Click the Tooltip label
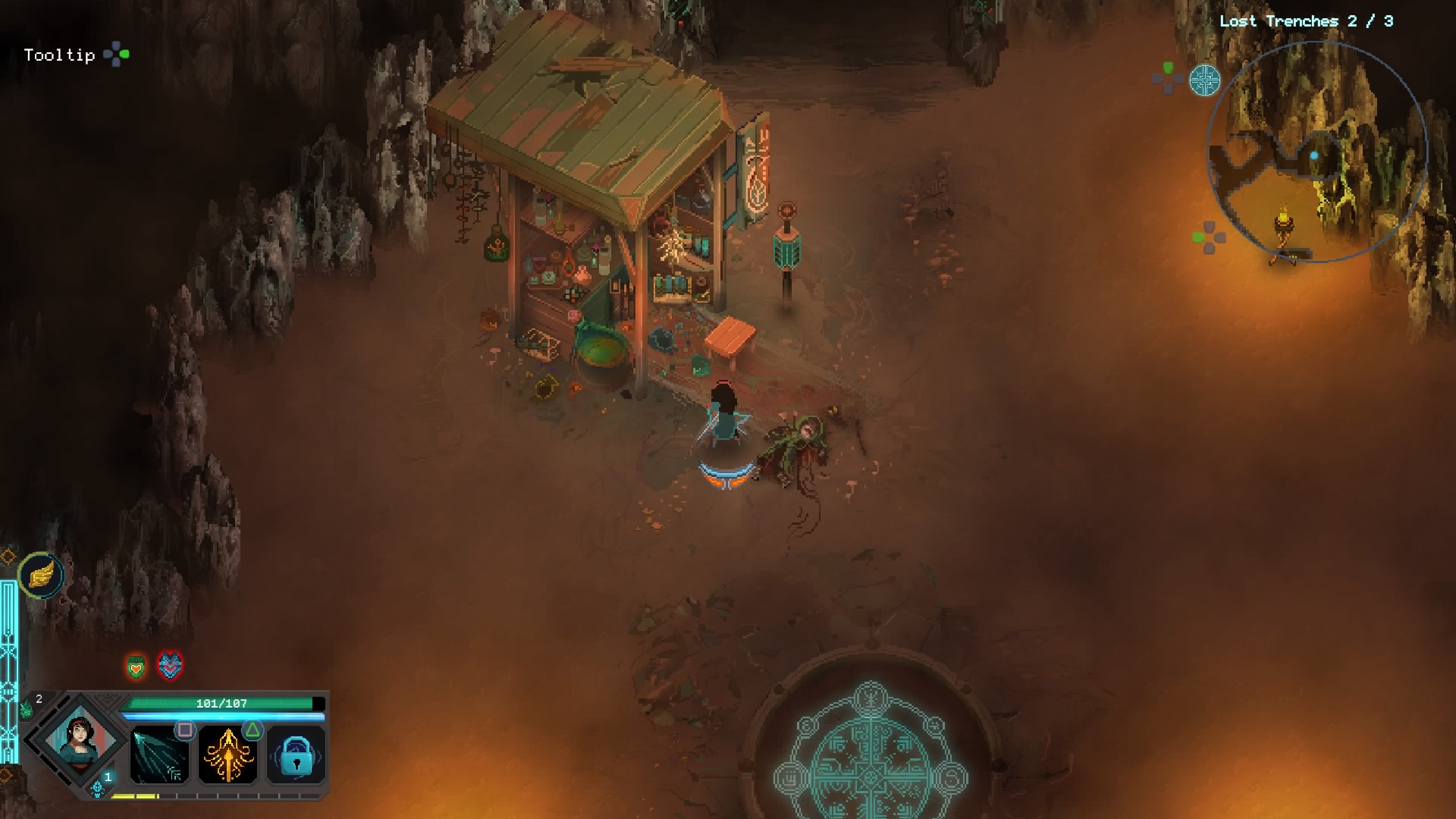1456x819 pixels. pos(59,55)
